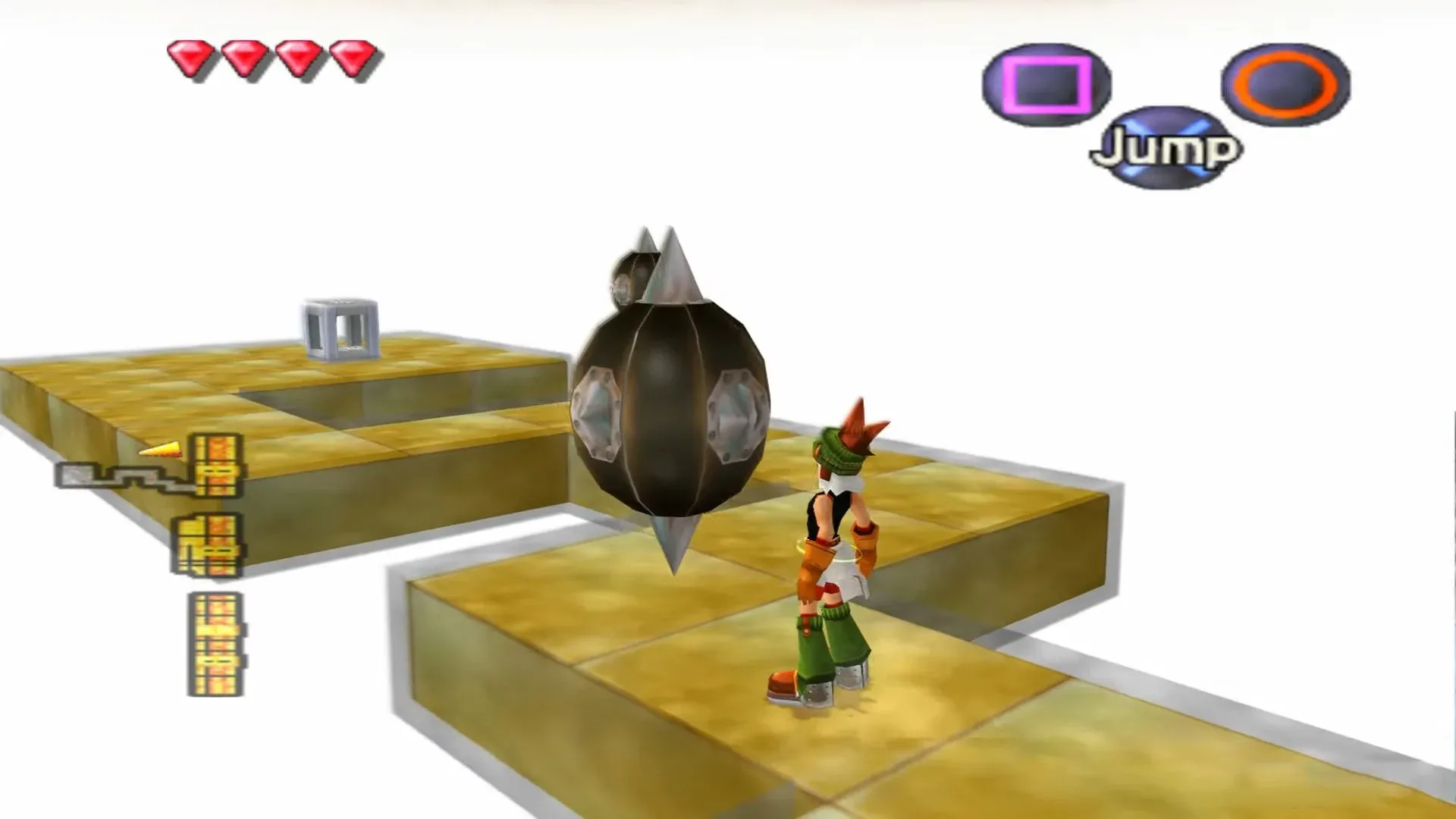The image size is (1456, 819).
Task: Click the Jump label text
Action: (1165, 149)
